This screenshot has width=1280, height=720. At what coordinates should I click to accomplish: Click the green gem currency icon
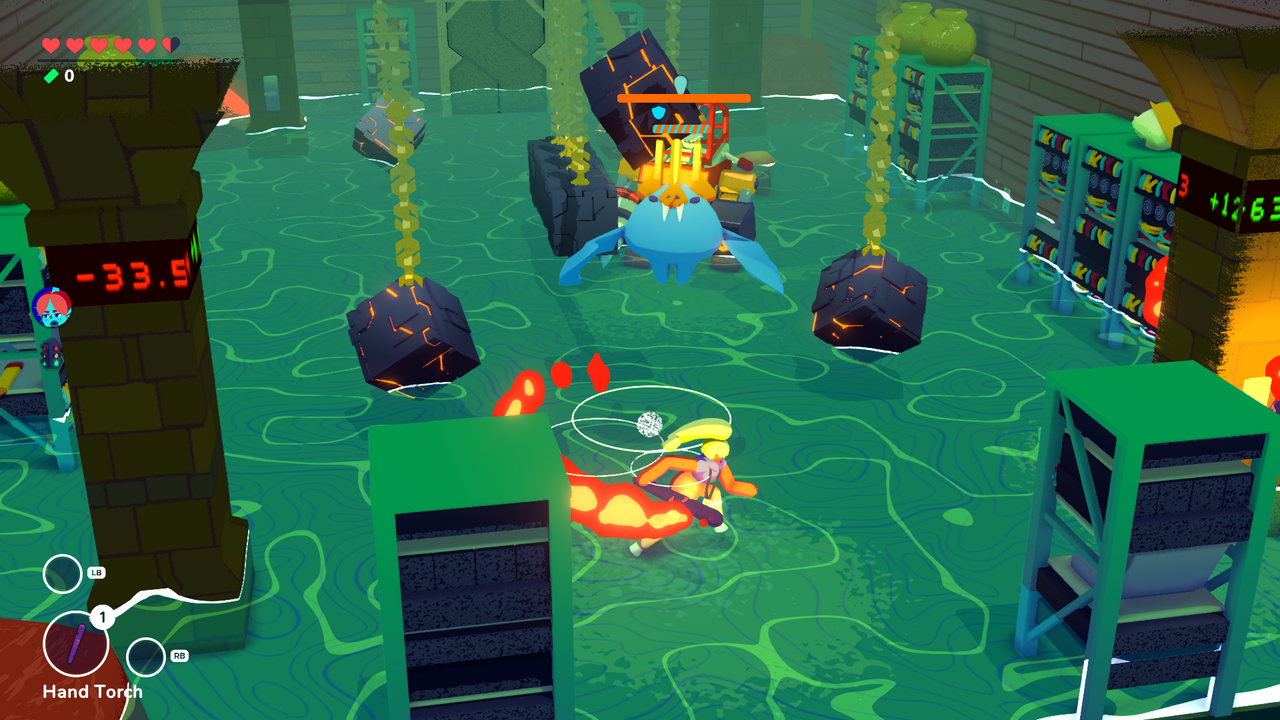52,74
